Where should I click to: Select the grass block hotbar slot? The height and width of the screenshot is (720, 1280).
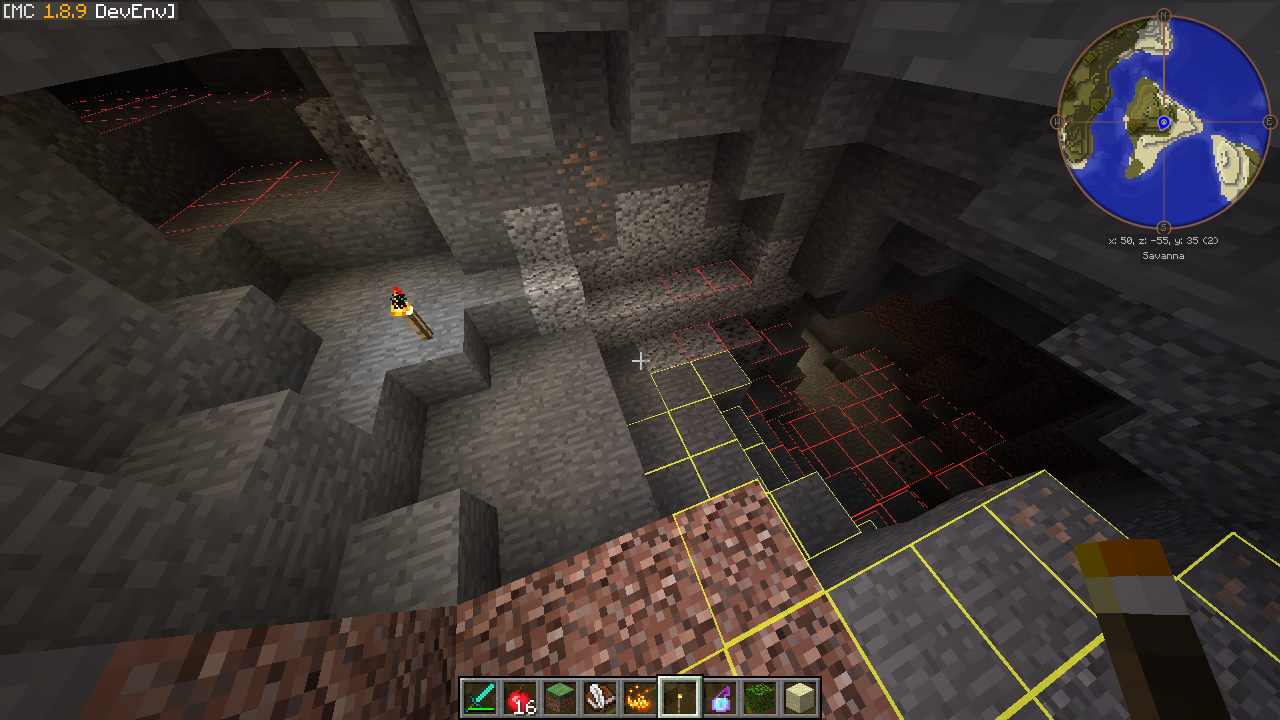tap(560, 697)
